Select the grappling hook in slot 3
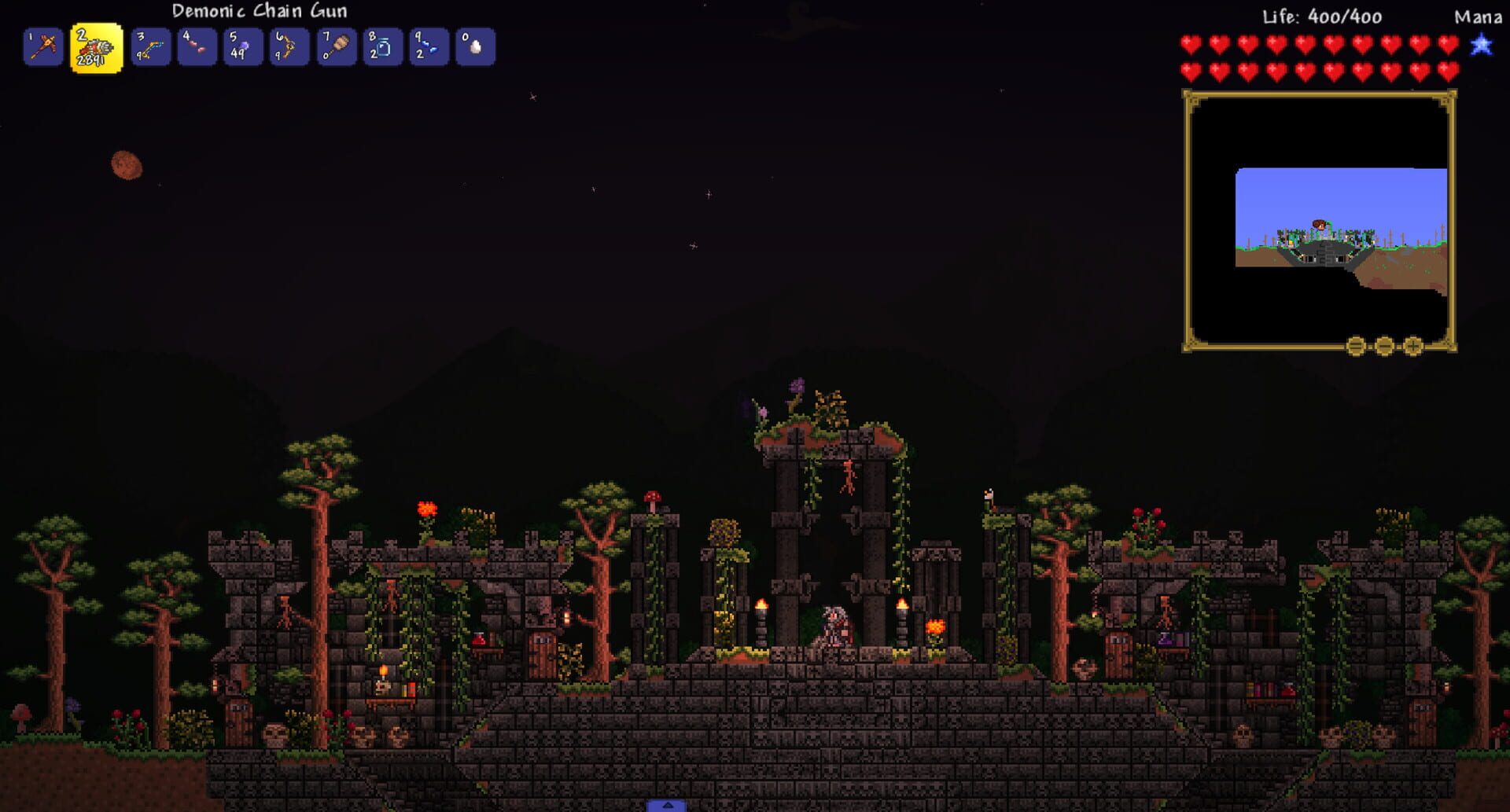This screenshot has height=812, width=1510. (x=150, y=47)
